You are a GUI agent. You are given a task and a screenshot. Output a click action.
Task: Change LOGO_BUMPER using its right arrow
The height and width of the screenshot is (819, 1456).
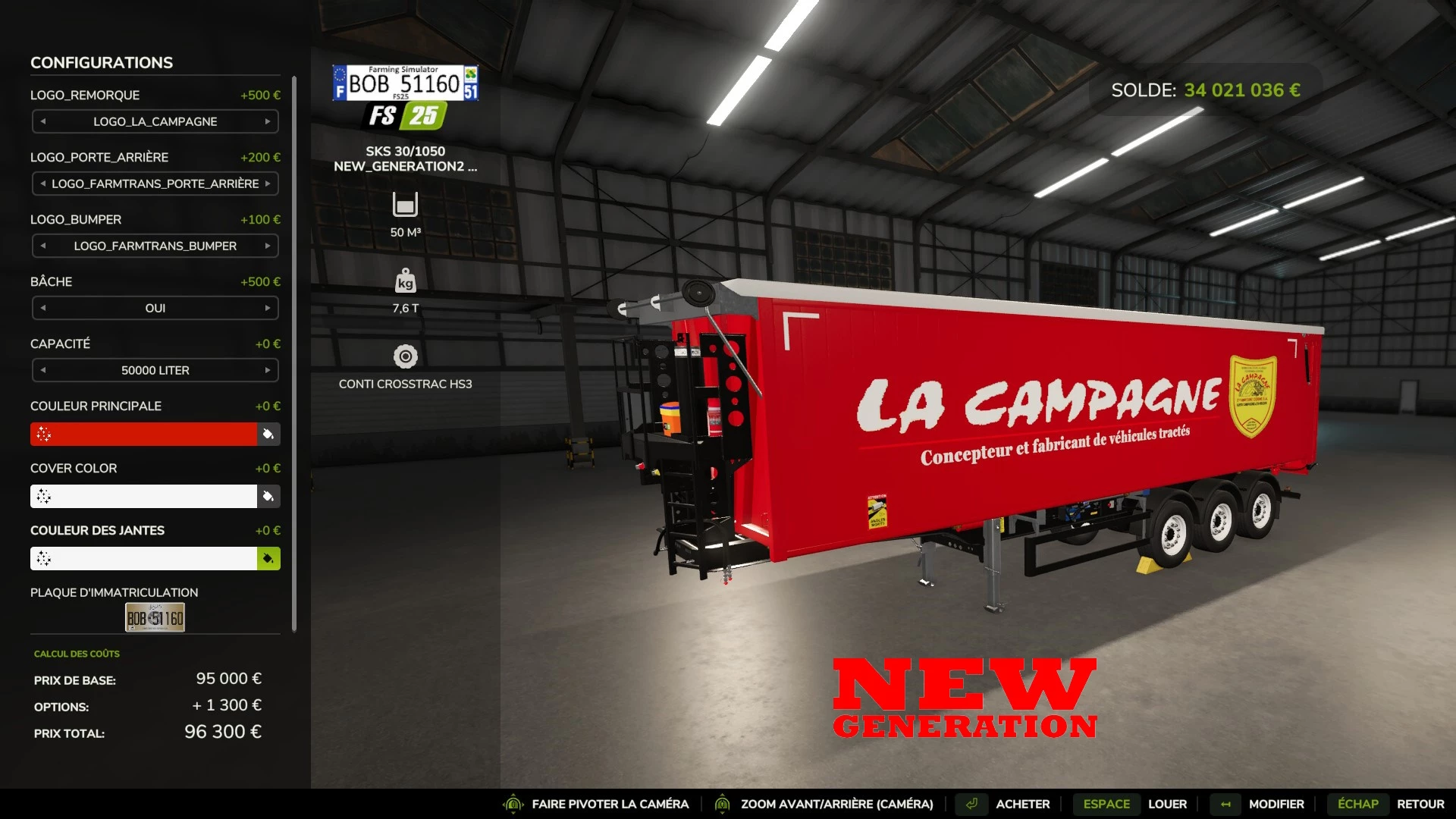[x=268, y=246]
